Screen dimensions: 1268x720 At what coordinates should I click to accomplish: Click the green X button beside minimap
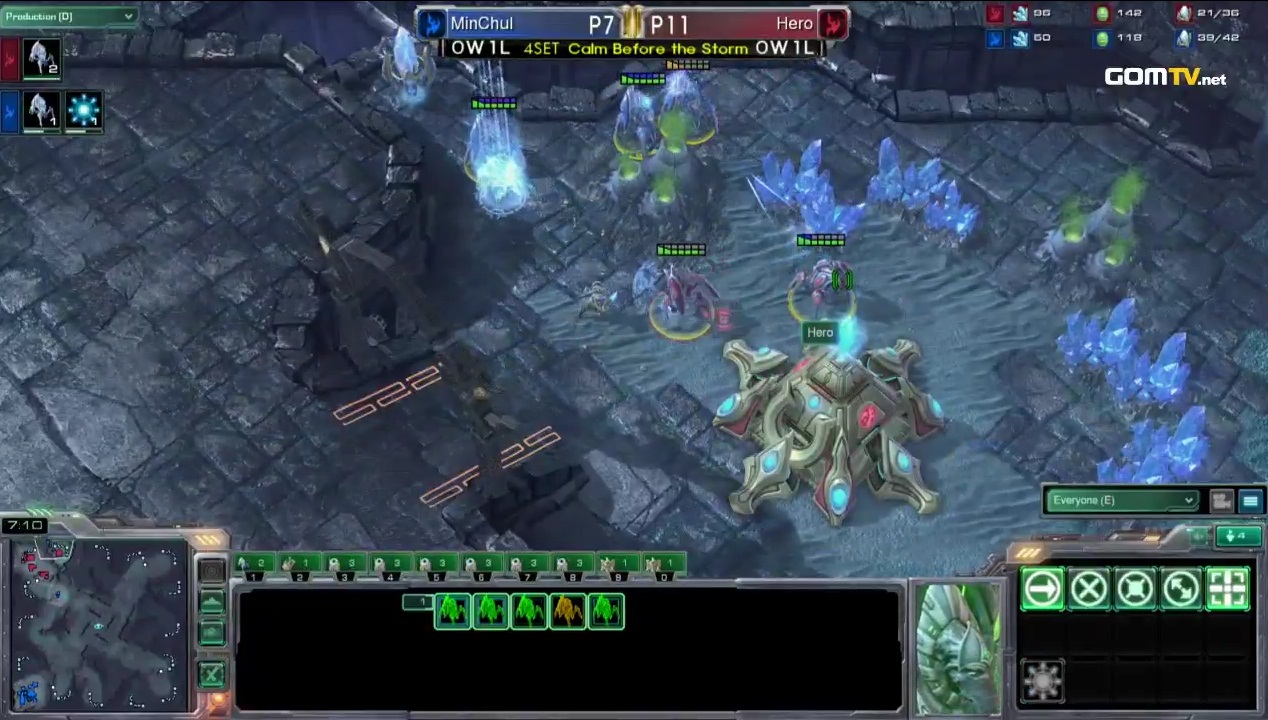211,674
